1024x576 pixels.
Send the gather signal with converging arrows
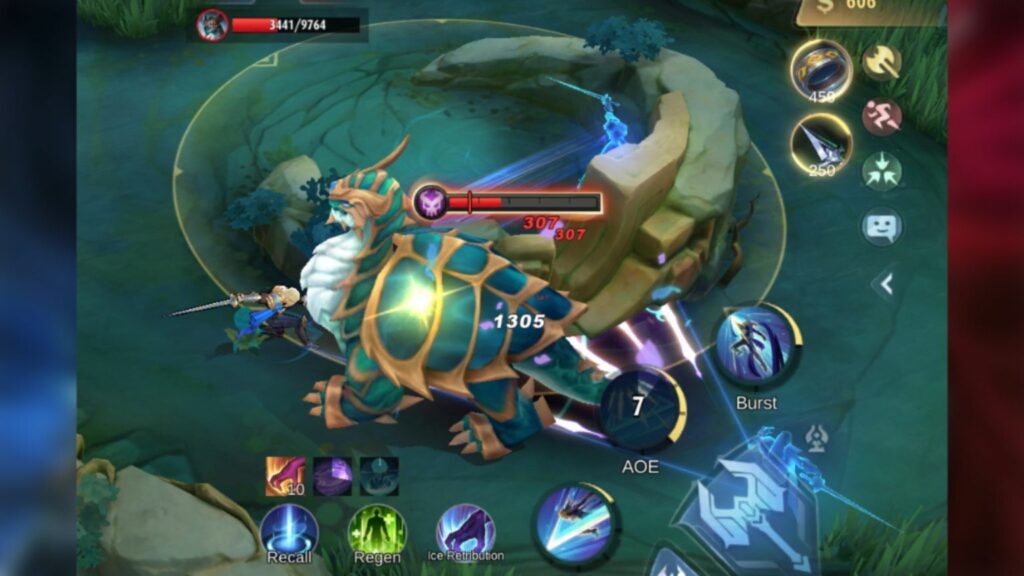pos(881,170)
